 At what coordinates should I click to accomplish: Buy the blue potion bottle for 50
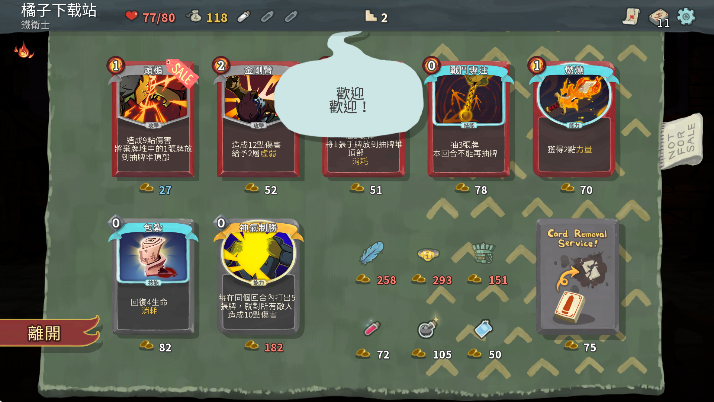point(483,328)
